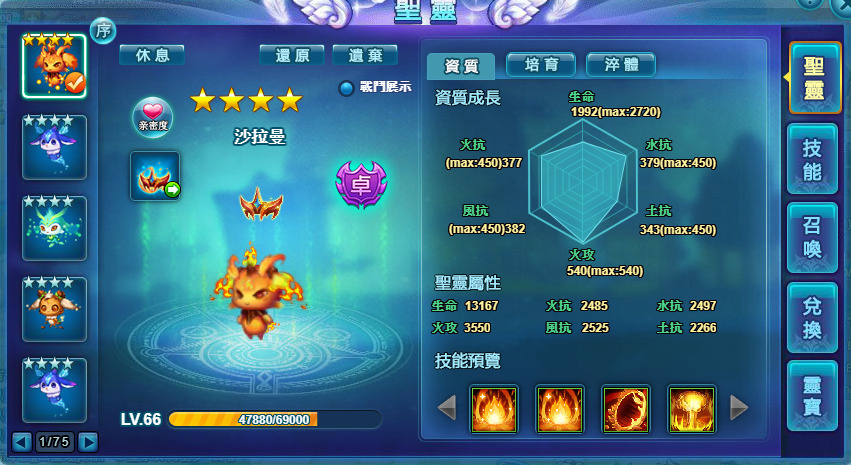This screenshot has height=465, width=851.
Task: Choose the 遺棄 abandon button
Action: (x=365, y=55)
